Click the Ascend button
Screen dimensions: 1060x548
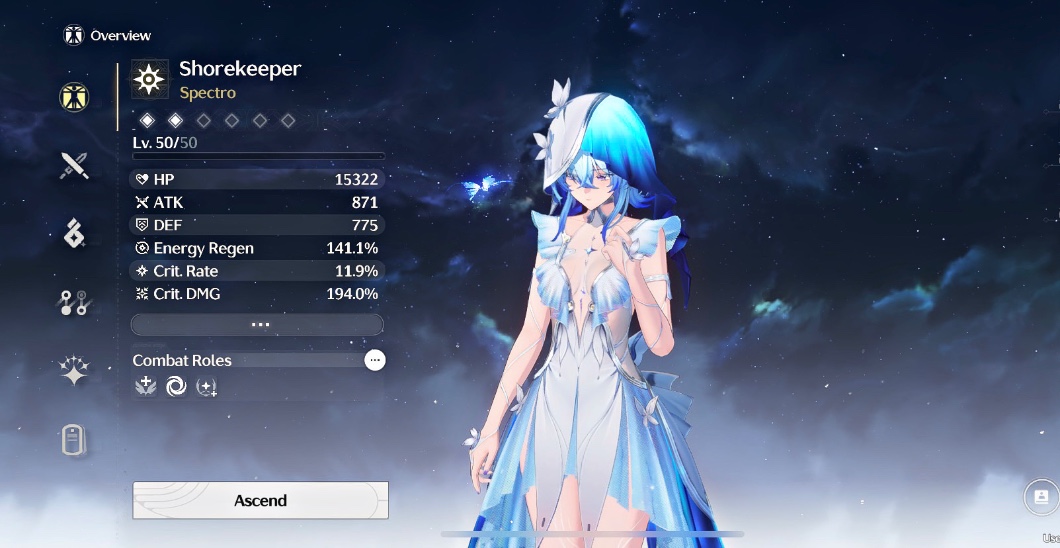pyautogui.click(x=260, y=500)
